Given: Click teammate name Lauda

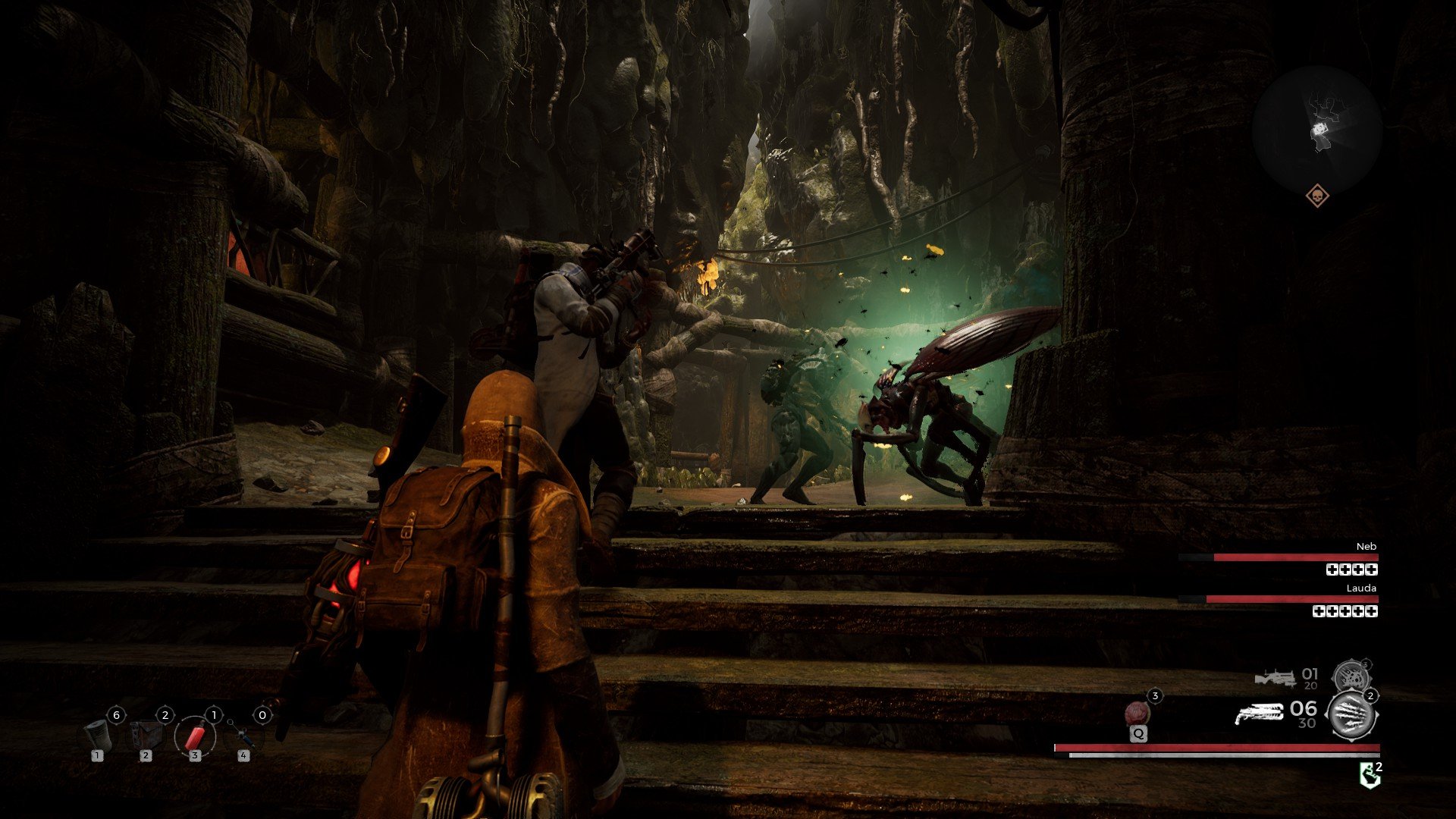Looking at the screenshot, I should point(1361,588).
